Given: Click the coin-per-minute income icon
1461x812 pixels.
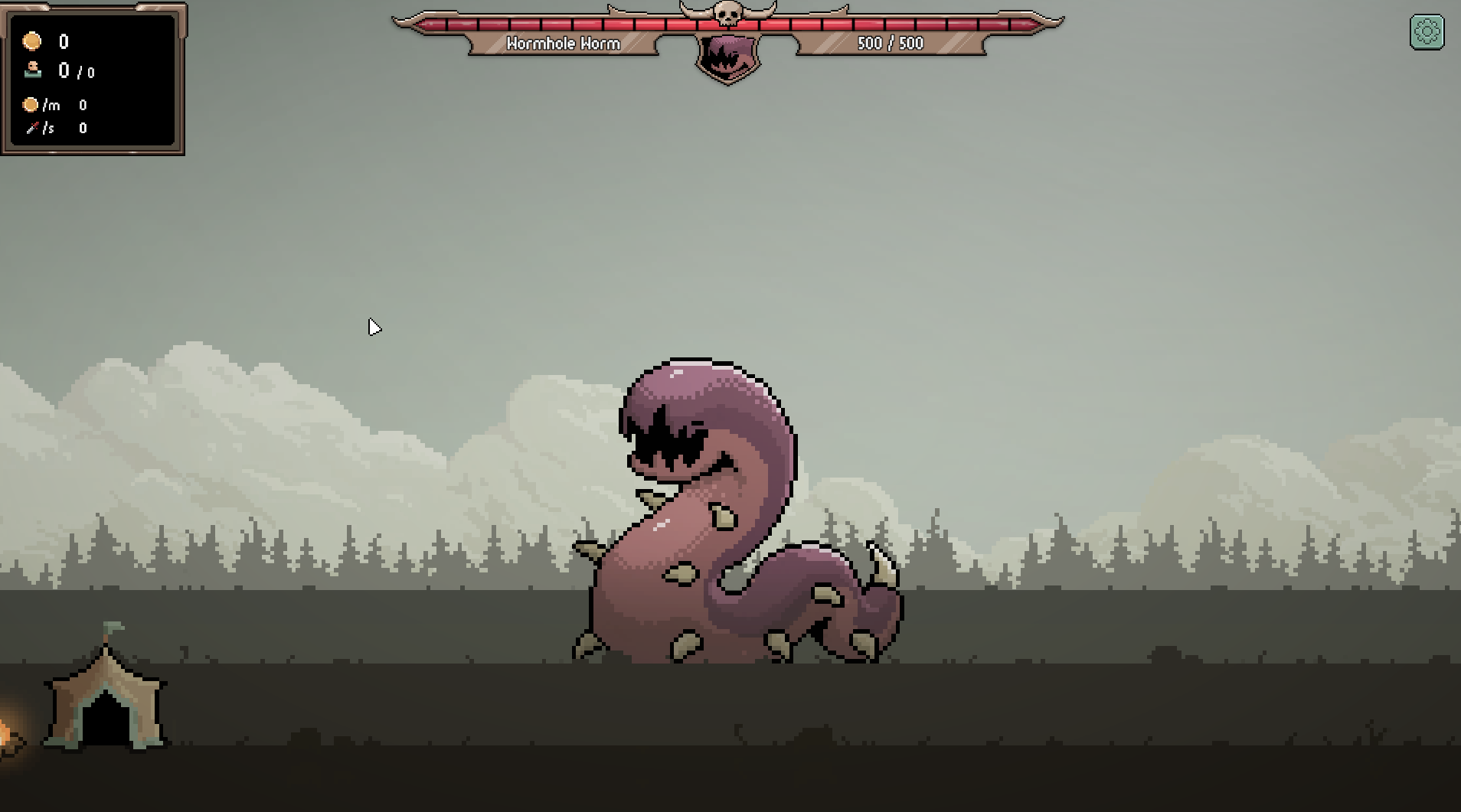Looking at the screenshot, I should point(31,105).
